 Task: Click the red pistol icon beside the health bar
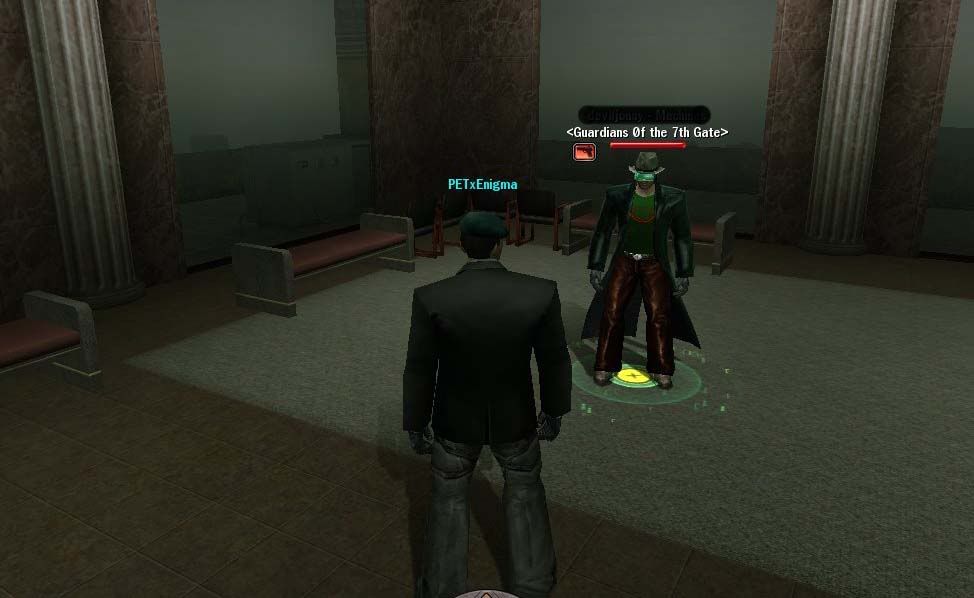tap(584, 152)
